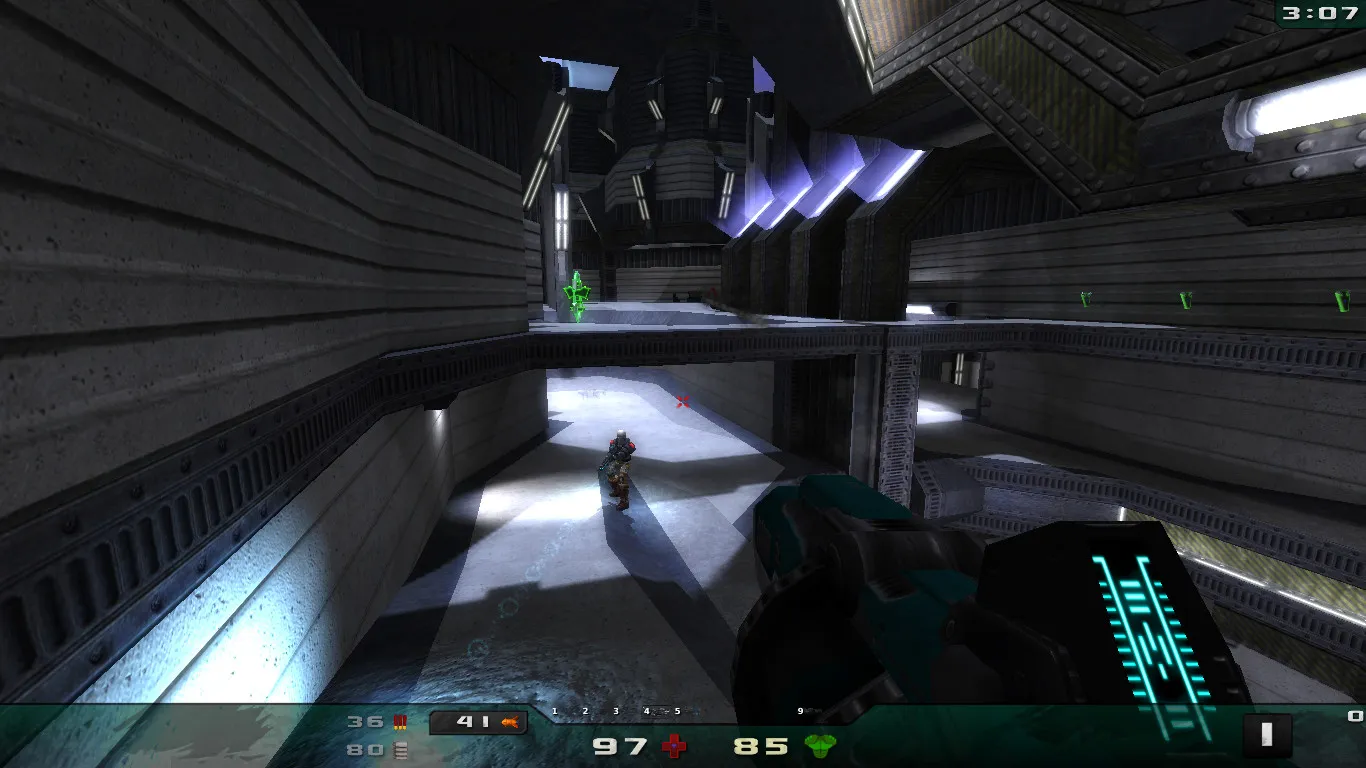The width and height of the screenshot is (1366, 768).
Task: Select weapon slot number 2
Action: tap(585, 712)
